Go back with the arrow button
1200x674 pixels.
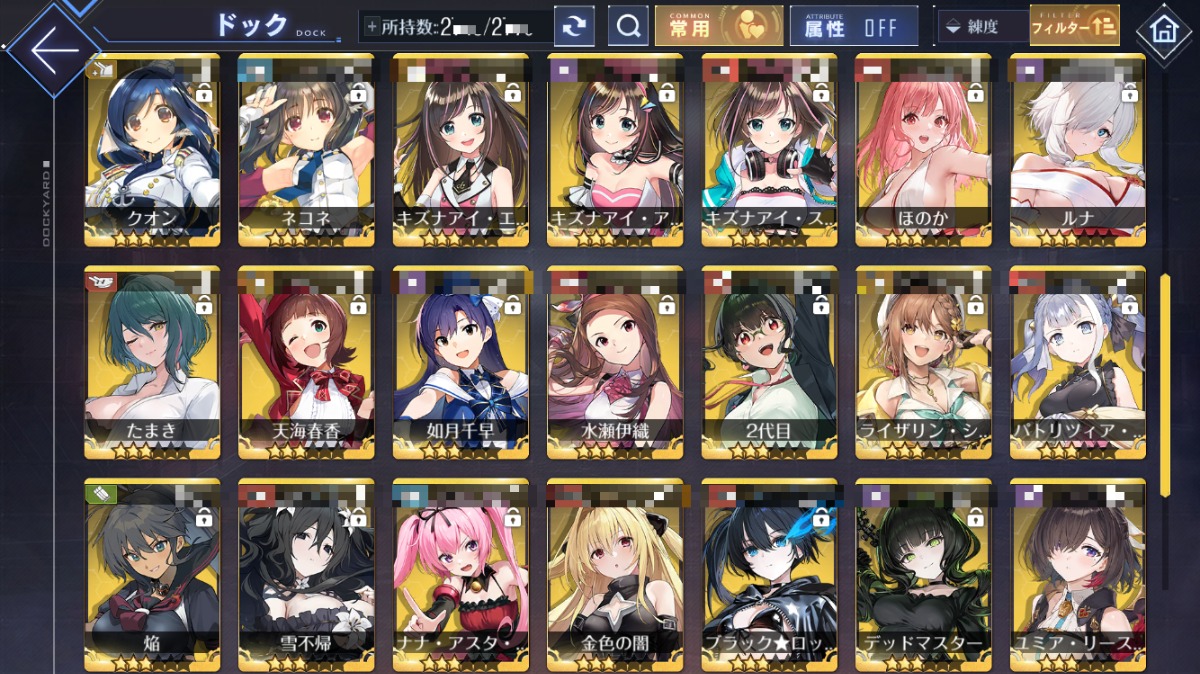(50, 49)
